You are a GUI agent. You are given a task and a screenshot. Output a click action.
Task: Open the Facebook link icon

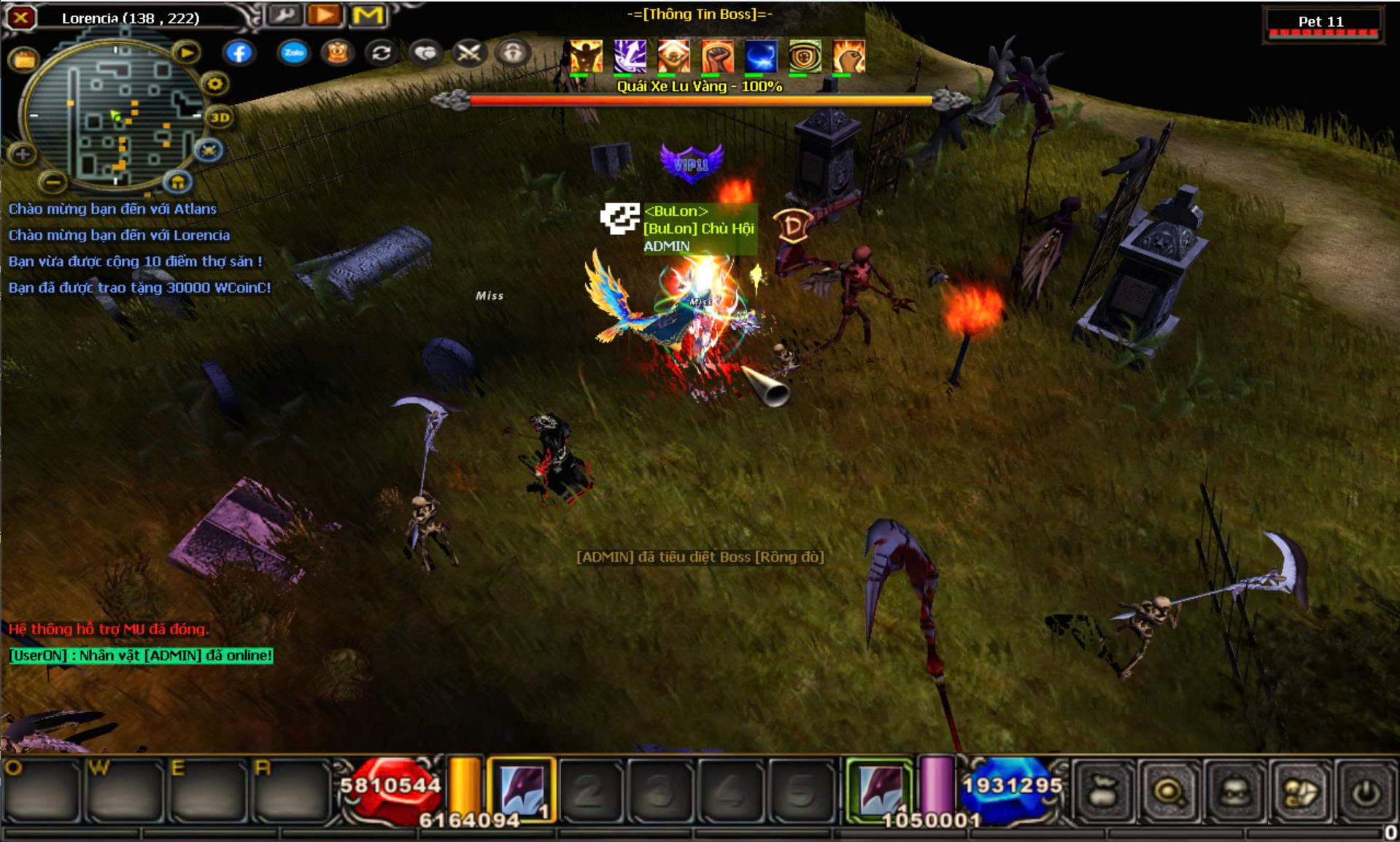click(x=239, y=53)
